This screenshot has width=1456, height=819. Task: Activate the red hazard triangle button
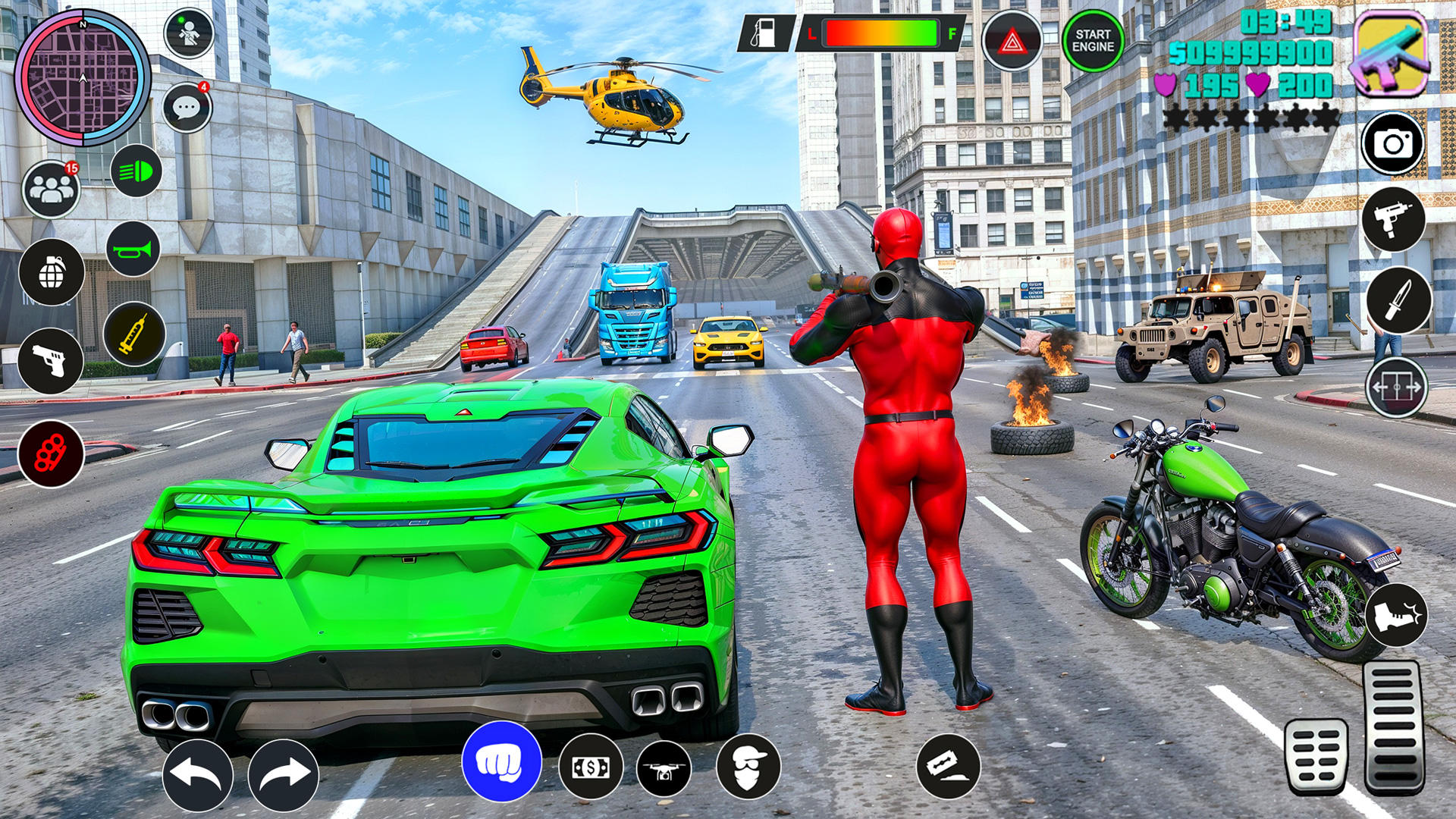click(1012, 42)
